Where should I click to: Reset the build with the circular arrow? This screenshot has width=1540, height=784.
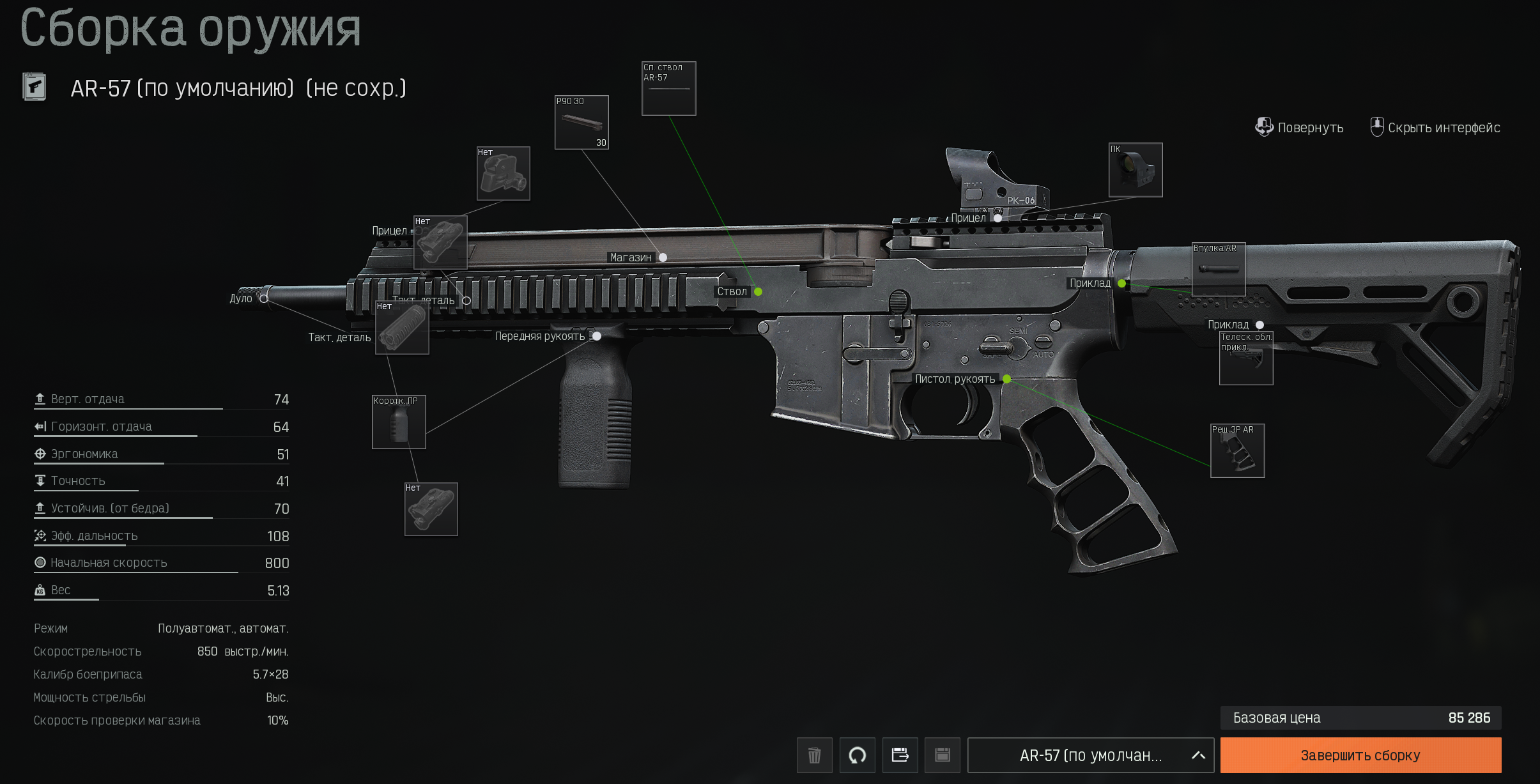857,755
